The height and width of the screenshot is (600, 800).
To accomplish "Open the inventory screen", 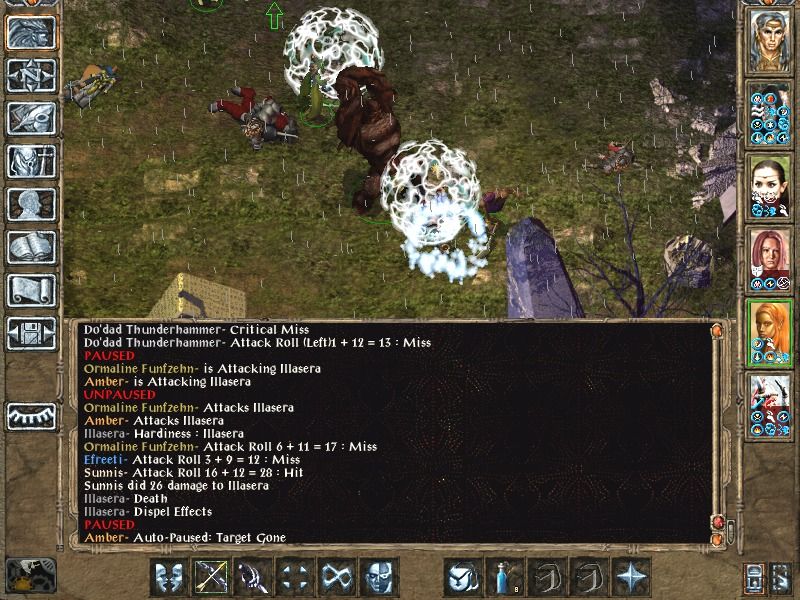I will tap(30, 162).
